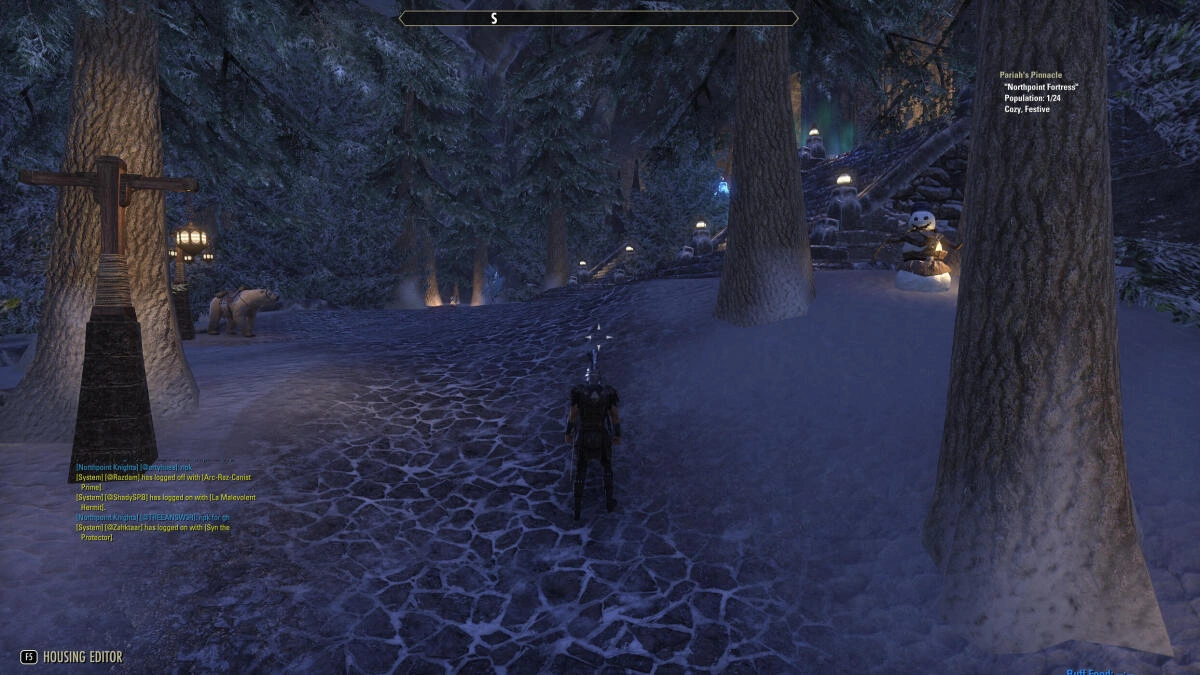
Task: Click the Syn the Protector character link
Action: point(217,527)
